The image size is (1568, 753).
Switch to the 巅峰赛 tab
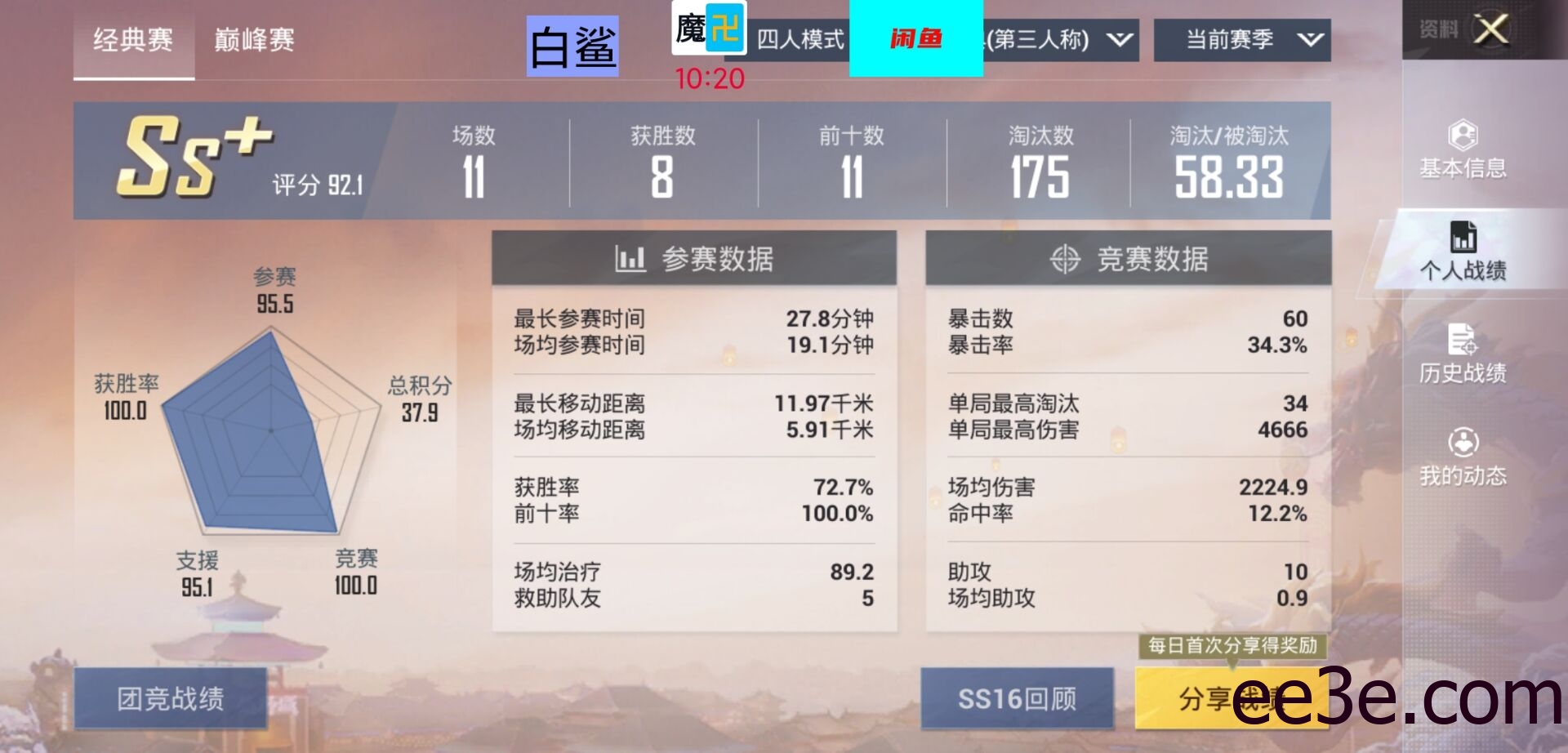click(253, 38)
